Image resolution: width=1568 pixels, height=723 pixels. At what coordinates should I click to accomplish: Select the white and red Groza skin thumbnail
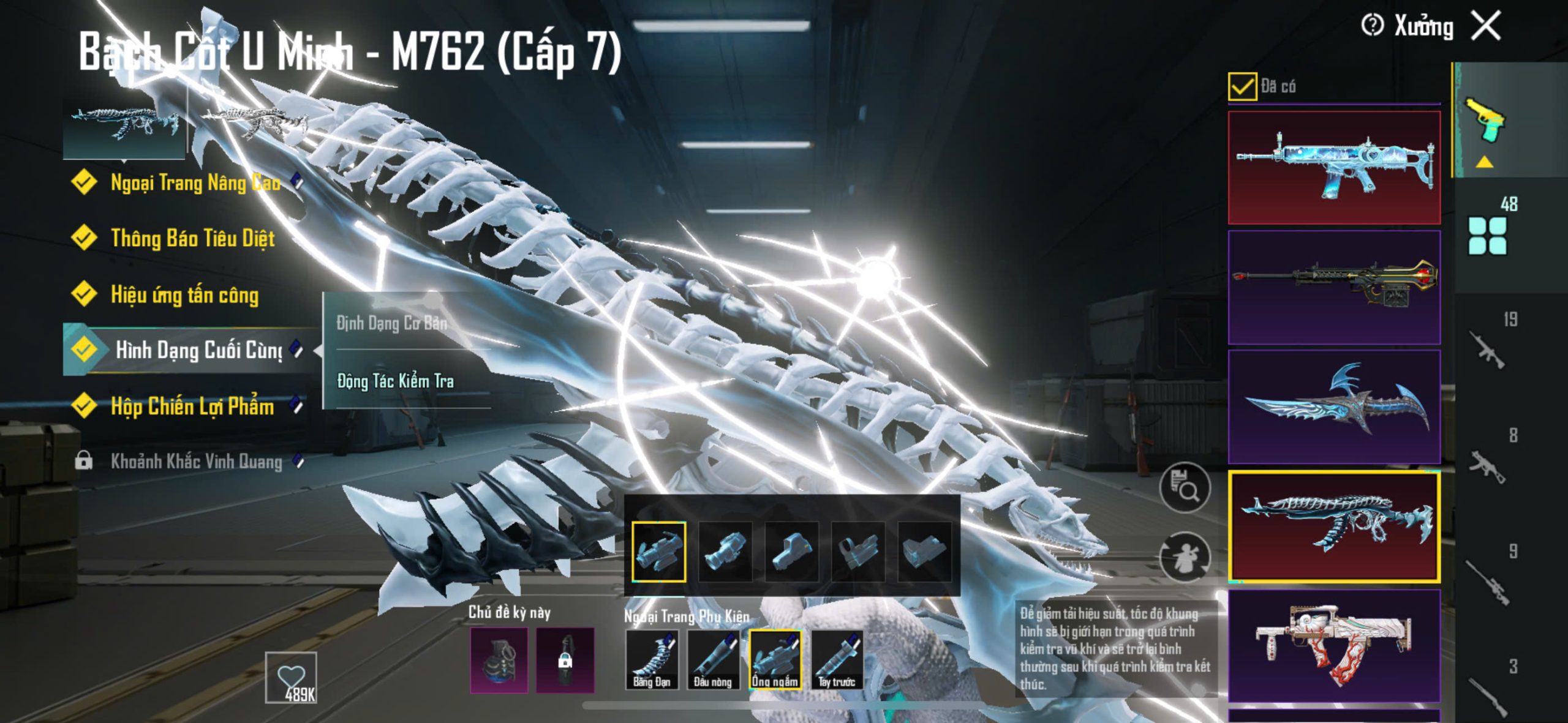coord(1334,646)
